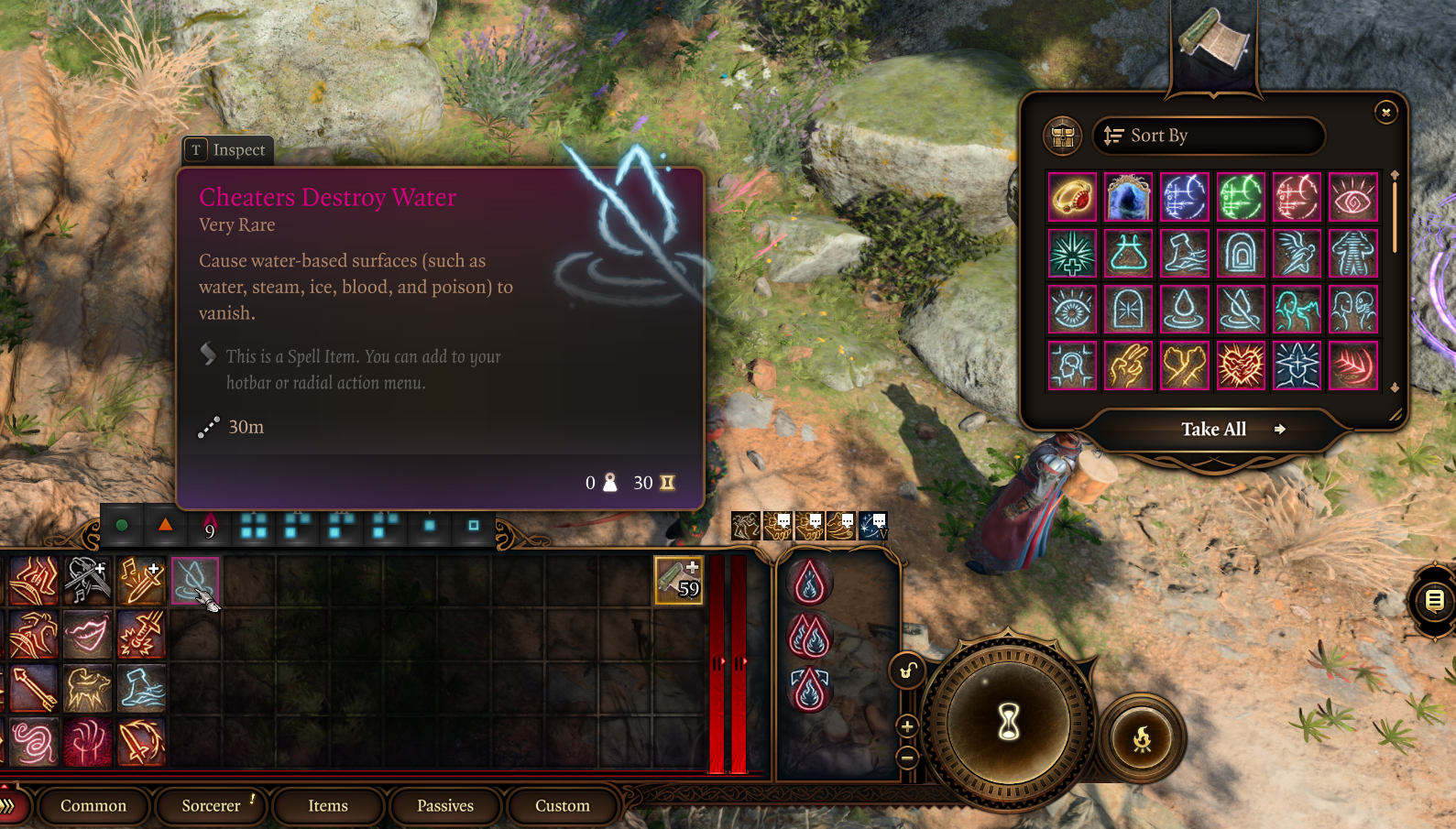Add a hotbar row with plus button

907,727
